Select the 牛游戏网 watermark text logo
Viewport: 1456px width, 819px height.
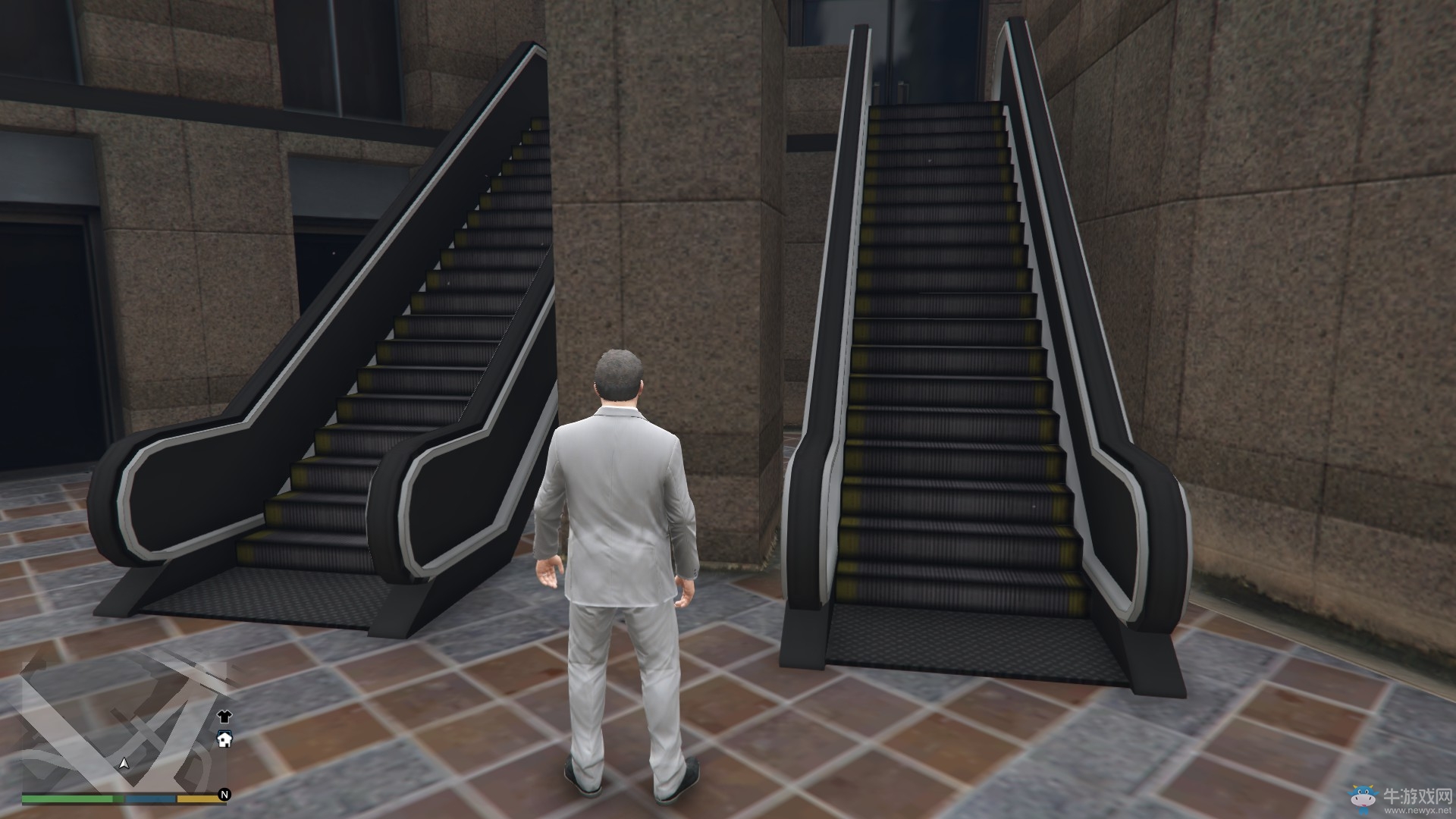(1417, 795)
